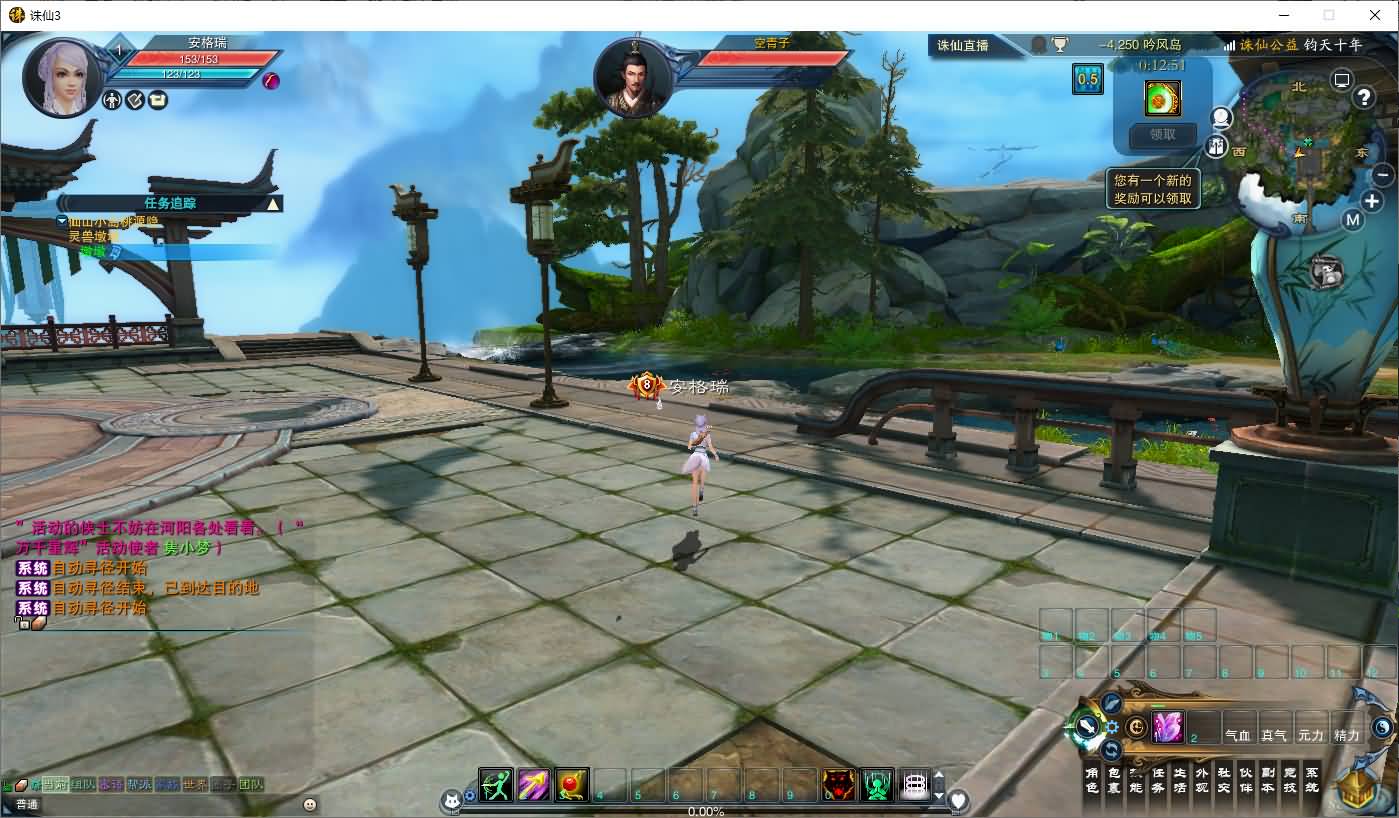The height and width of the screenshot is (818, 1399).
Task: Click the question mark help button
Action: pyautogui.click(x=1364, y=97)
